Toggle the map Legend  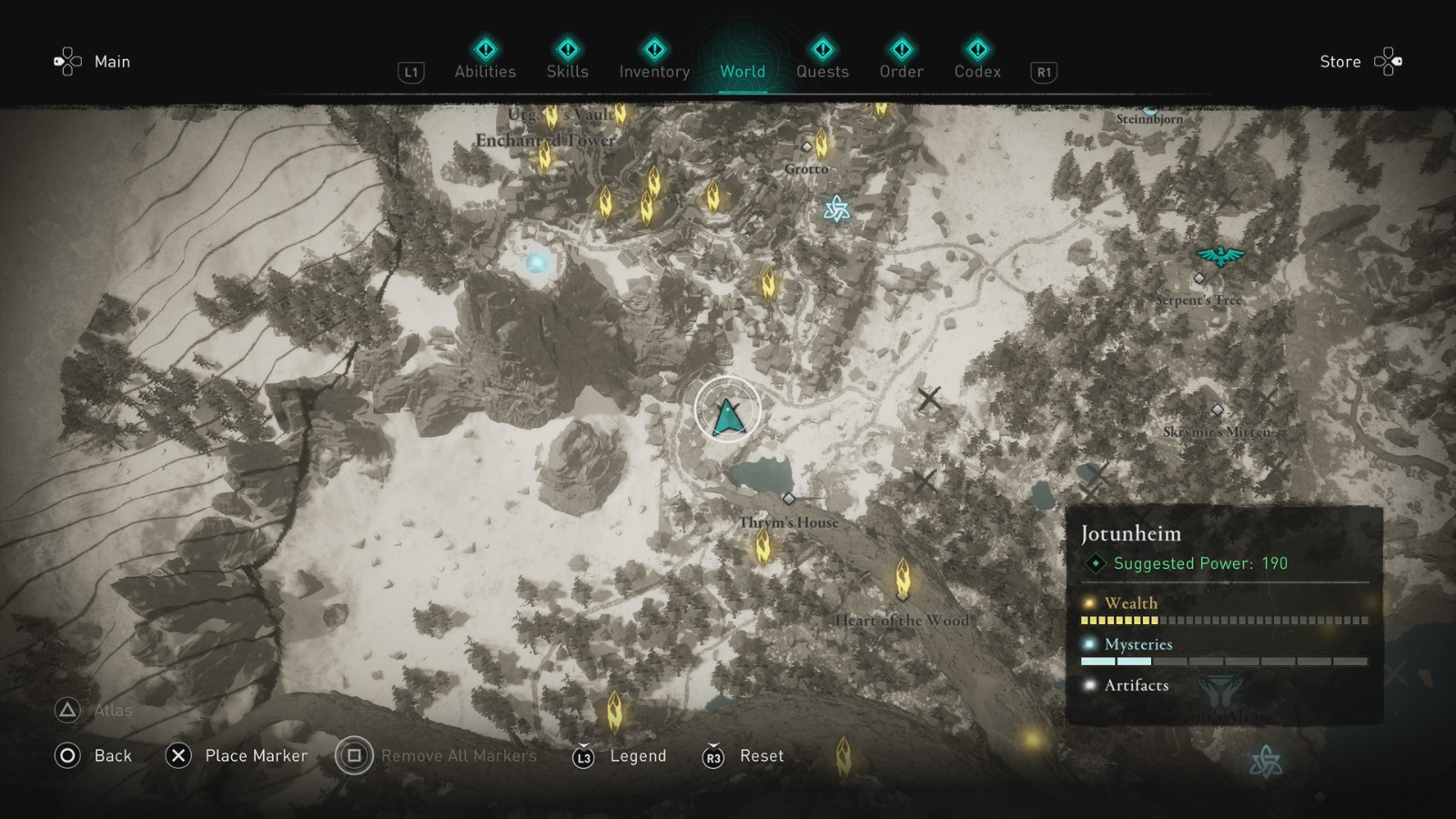tap(638, 756)
